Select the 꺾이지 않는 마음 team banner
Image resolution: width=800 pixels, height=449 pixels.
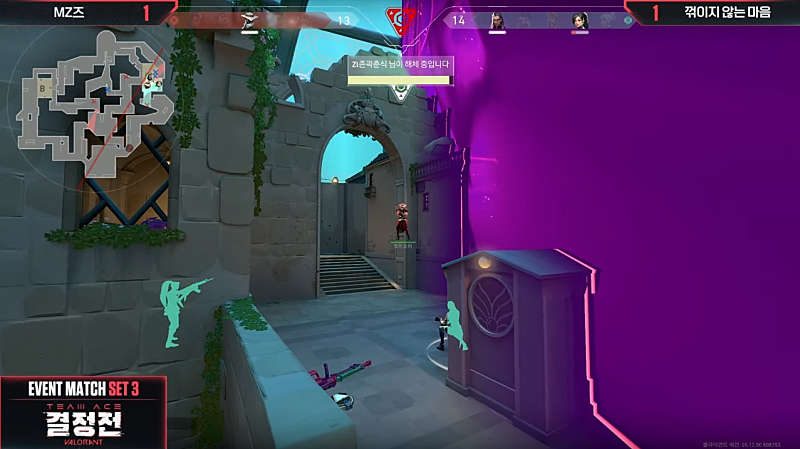click(x=727, y=12)
